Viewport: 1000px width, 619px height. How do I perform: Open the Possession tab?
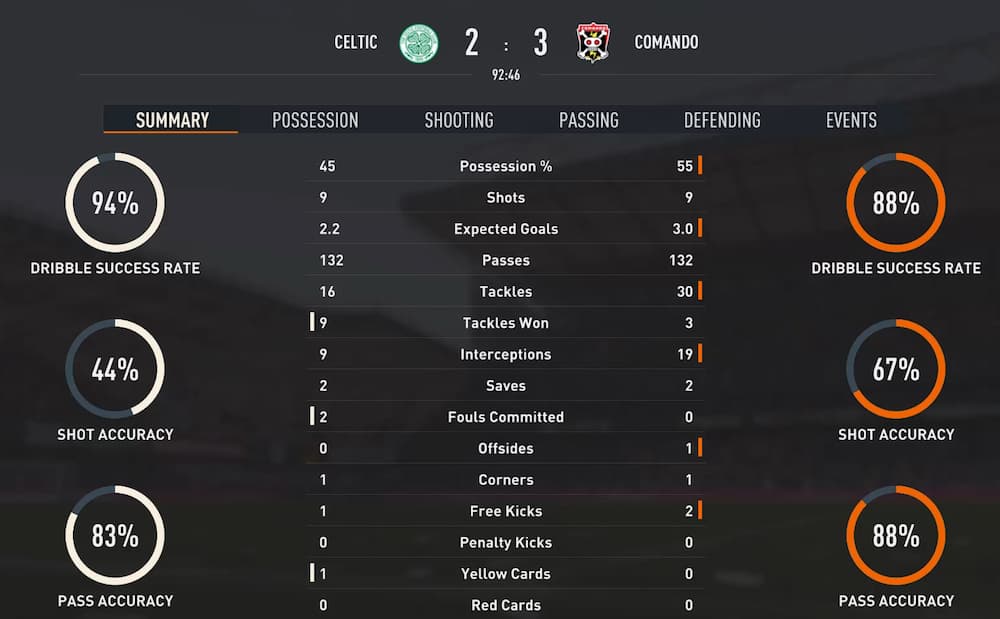[315, 120]
